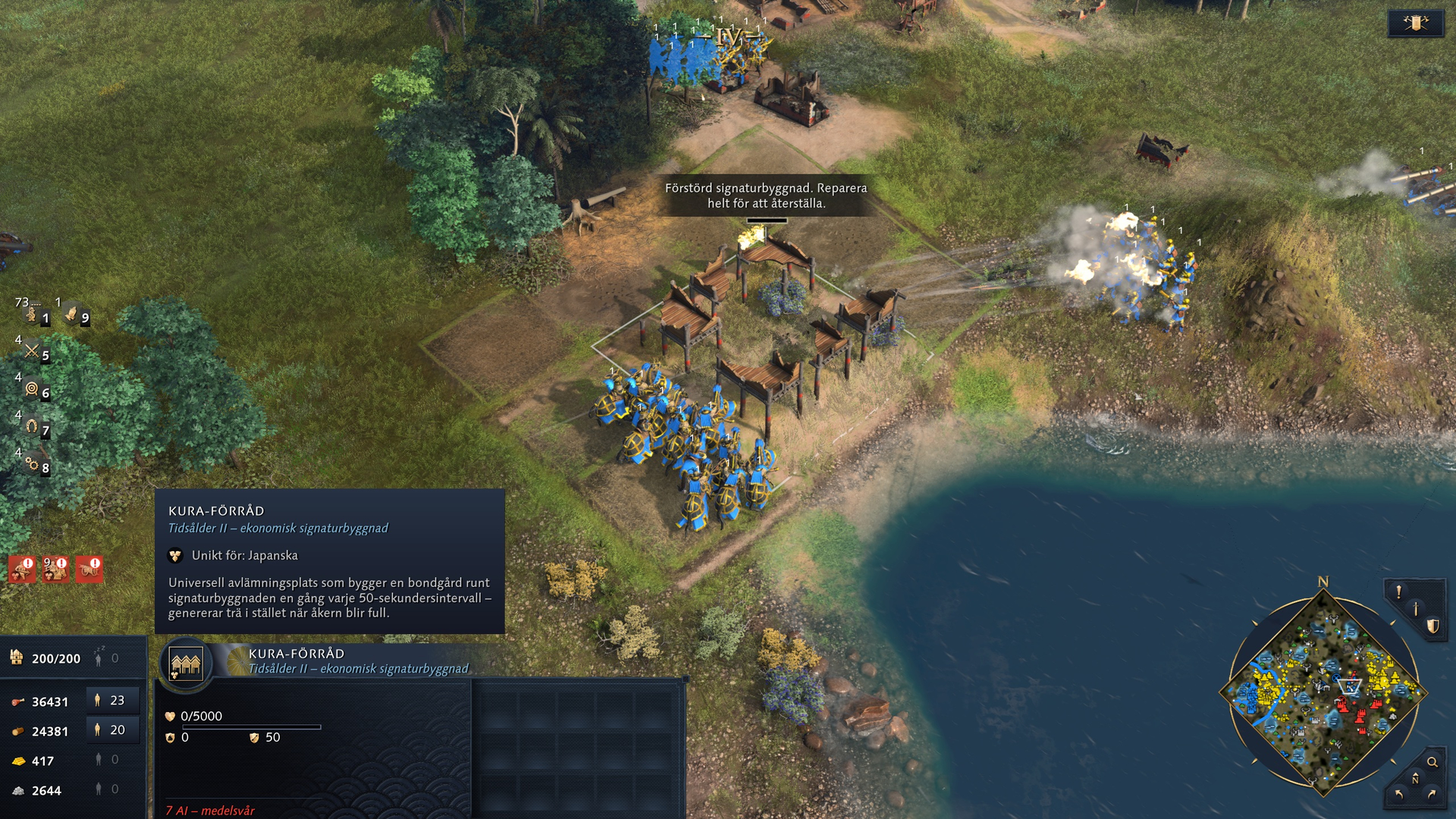Viewport: 1456px width, 819px height.
Task: Select control group 7 horseshoe cavalry
Action: coord(33,426)
